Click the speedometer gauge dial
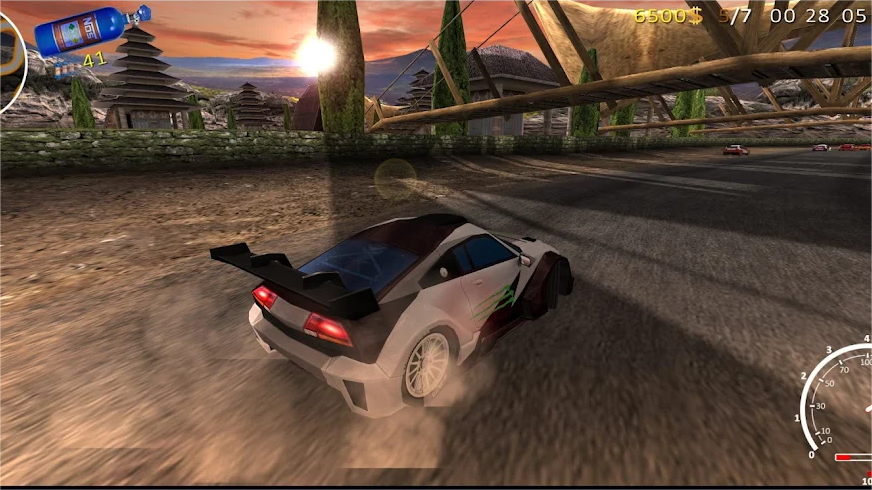This screenshot has height=490, width=872. pyautogui.click(x=840, y=405)
